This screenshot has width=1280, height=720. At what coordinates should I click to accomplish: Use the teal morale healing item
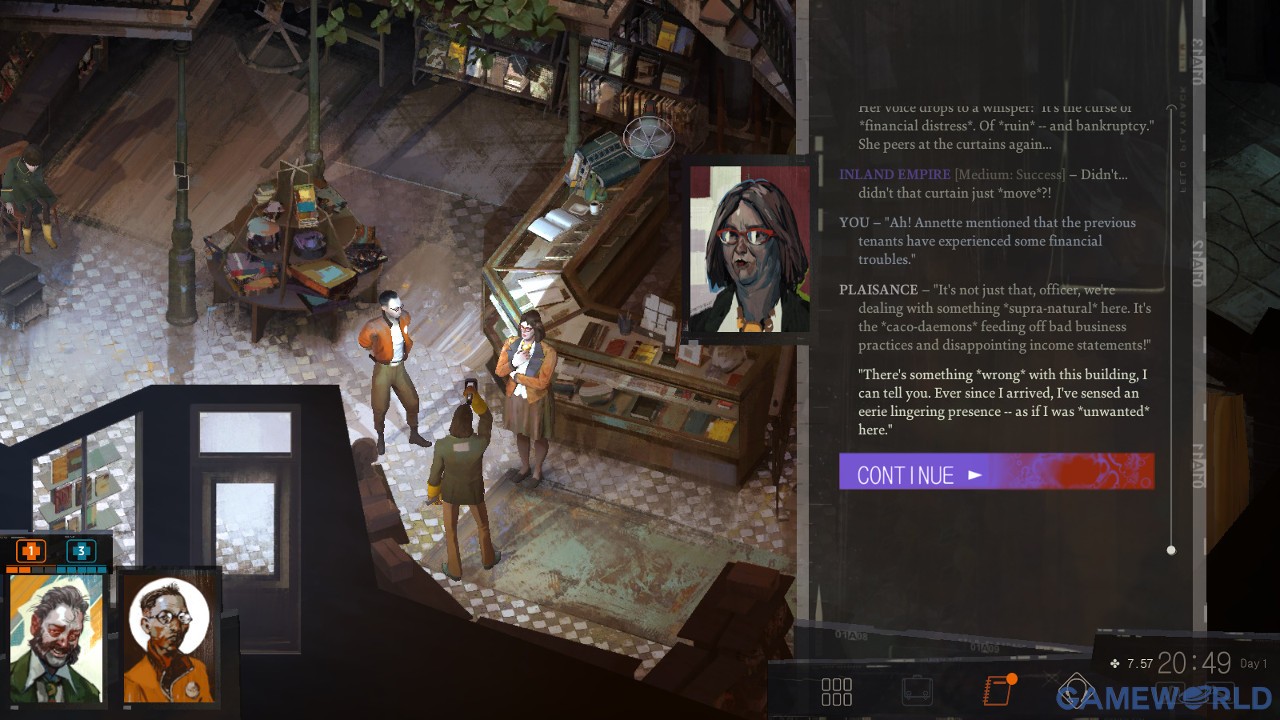(81, 551)
